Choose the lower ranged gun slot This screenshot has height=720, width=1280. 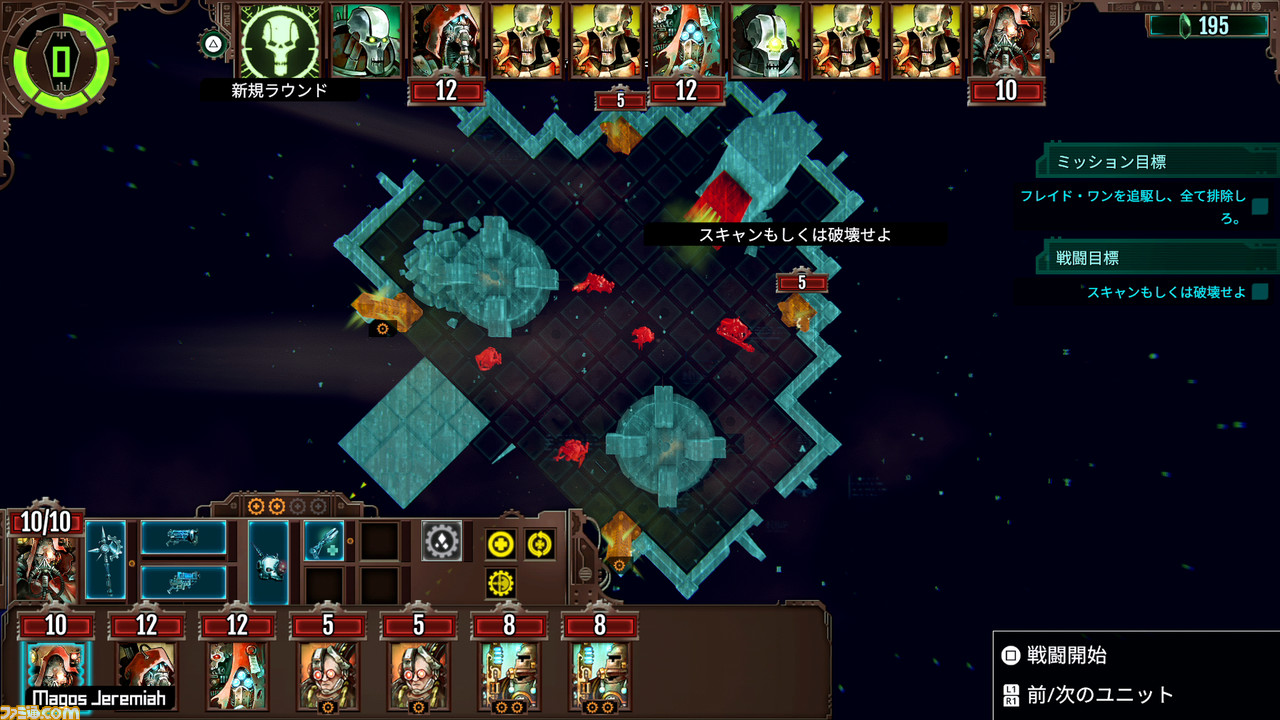click(x=183, y=581)
